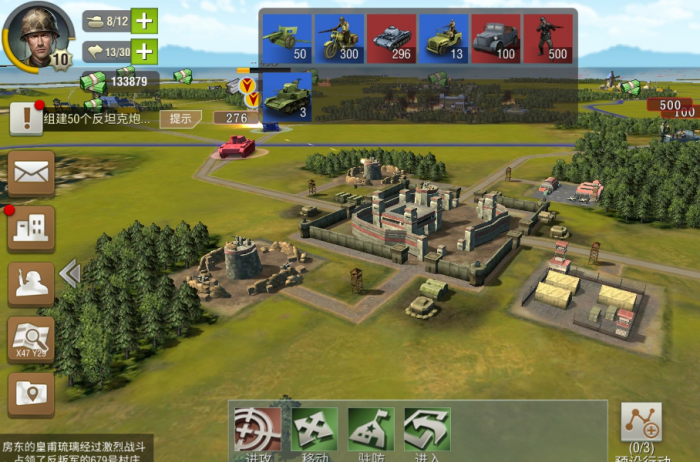700x462 pixels.
Task: Expand the side panel with the double arrow
Action: [x=69, y=273]
